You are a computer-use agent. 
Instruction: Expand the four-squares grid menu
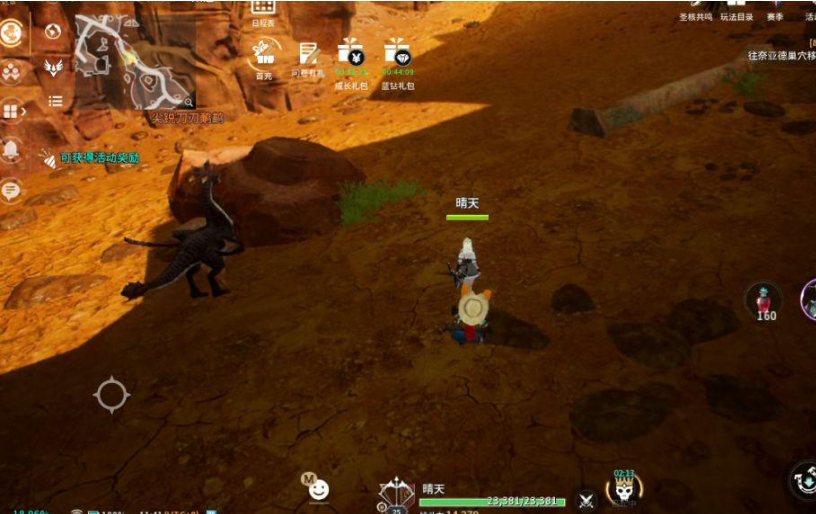point(12,110)
